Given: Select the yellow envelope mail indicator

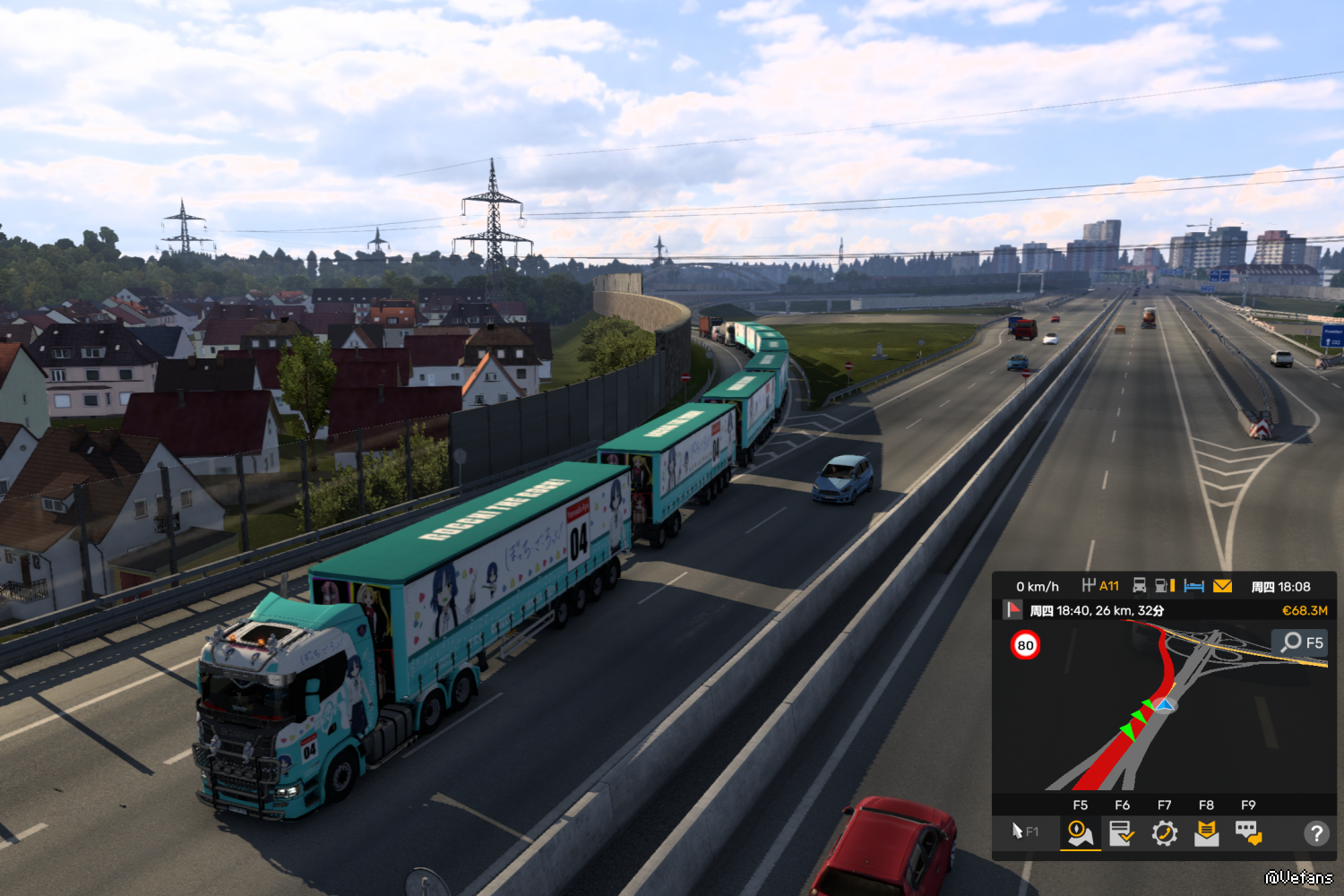Looking at the screenshot, I should pyautogui.click(x=1222, y=586).
